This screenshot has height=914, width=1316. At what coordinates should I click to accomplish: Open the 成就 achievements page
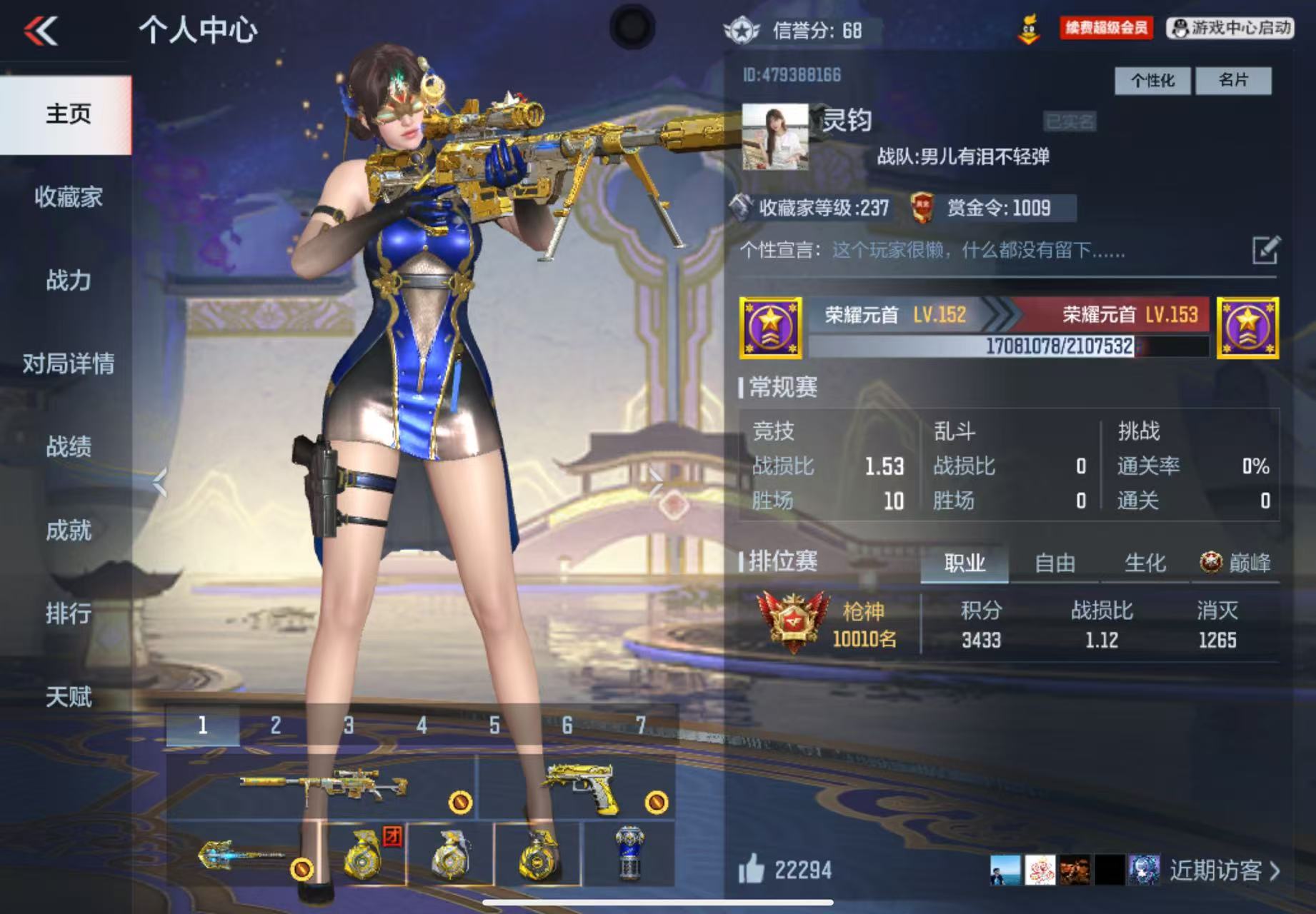69,531
